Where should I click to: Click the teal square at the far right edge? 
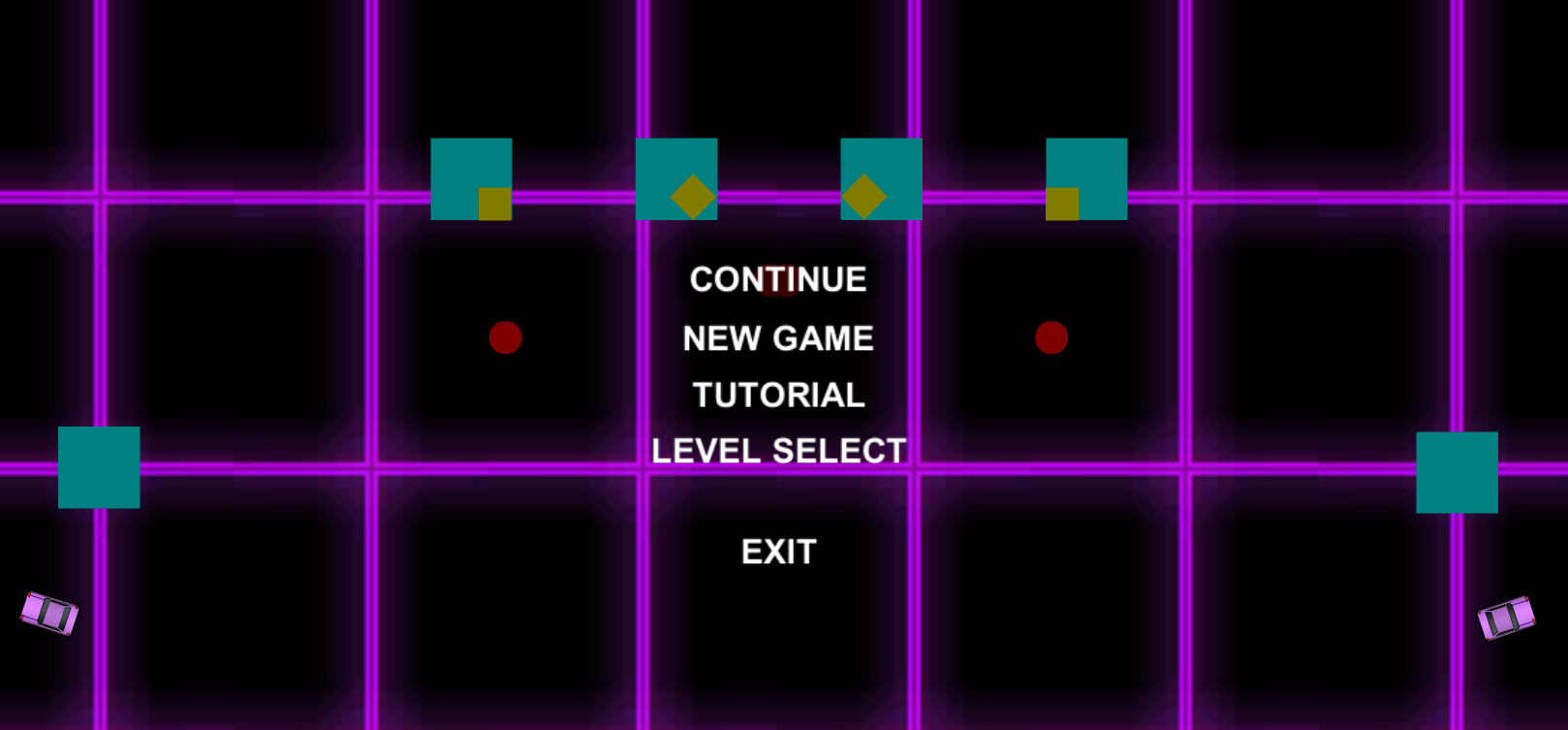(1456, 472)
